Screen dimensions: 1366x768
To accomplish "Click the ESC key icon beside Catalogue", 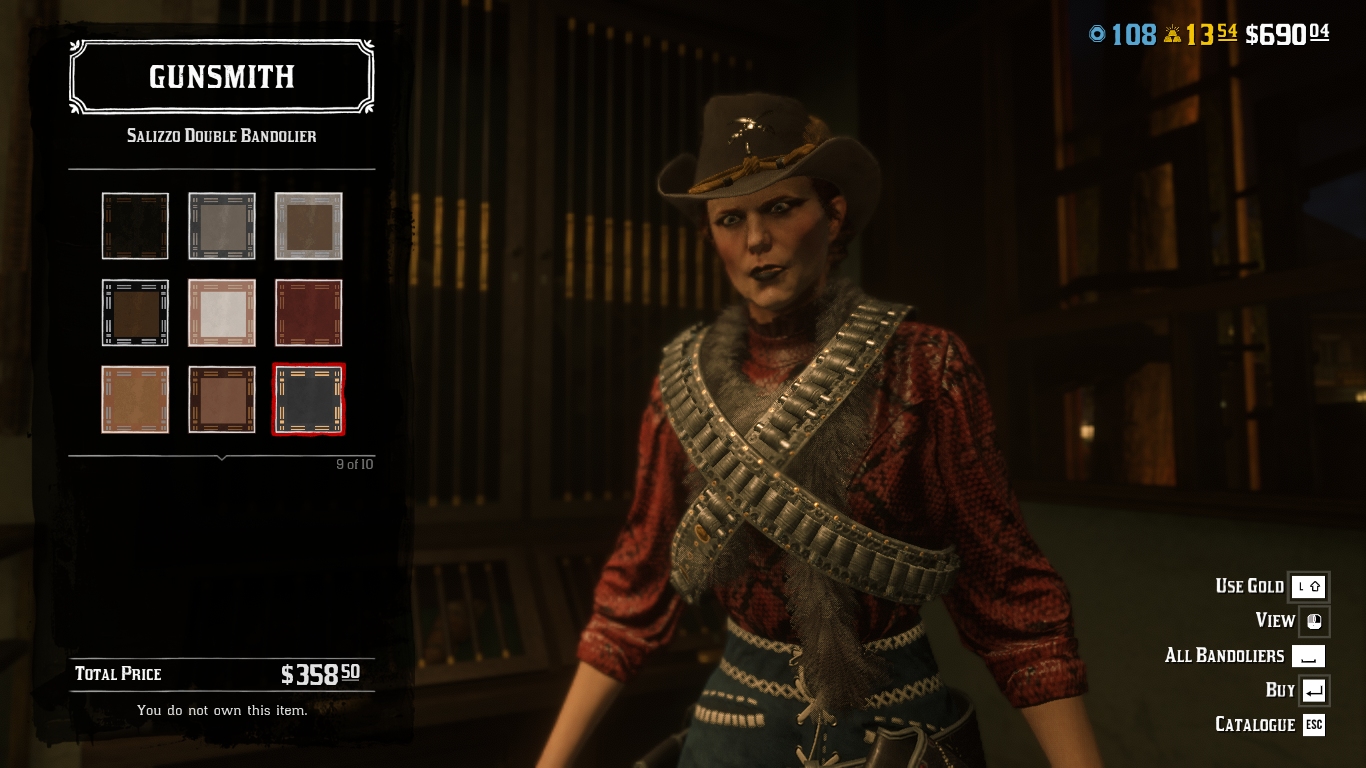I will click(1311, 725).
